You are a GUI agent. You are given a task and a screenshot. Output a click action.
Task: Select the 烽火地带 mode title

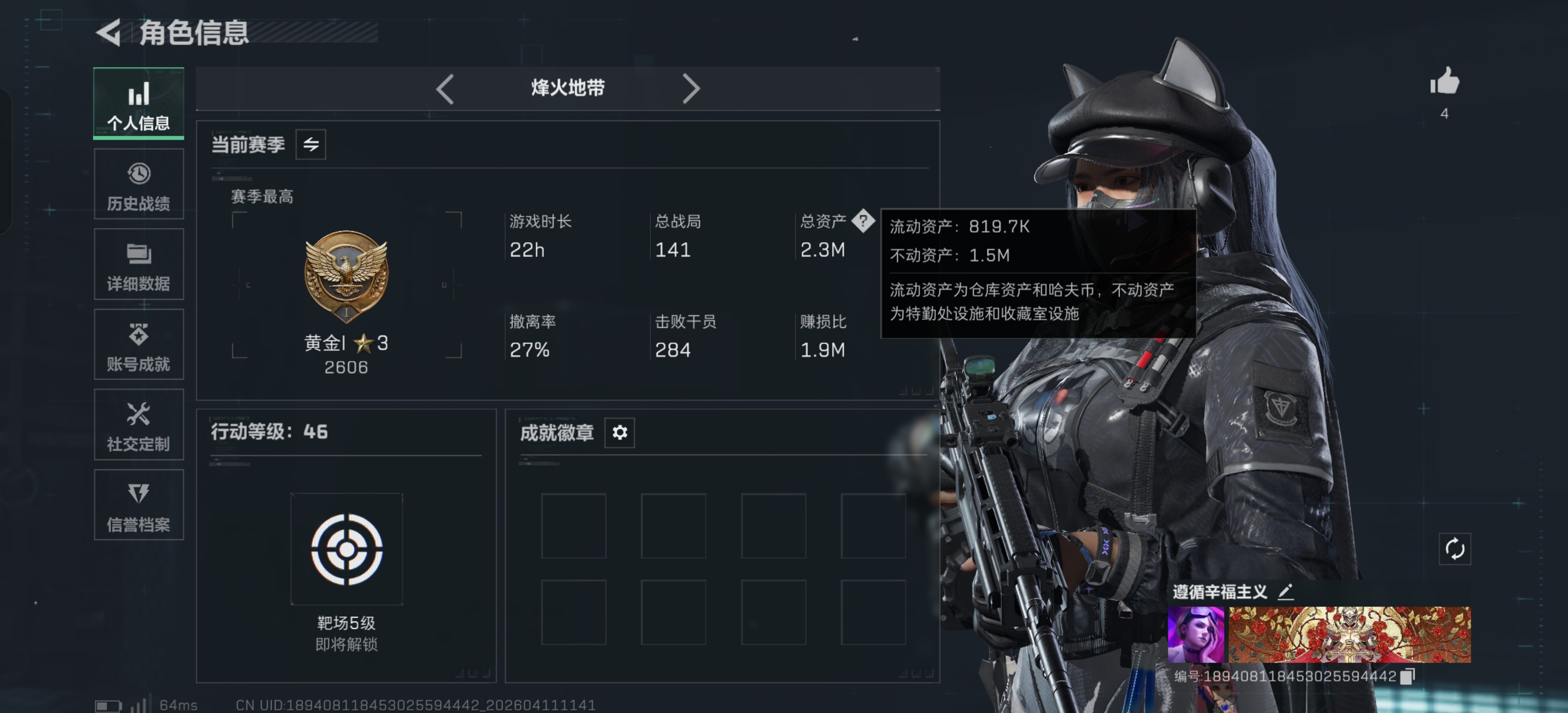click(566, 89)
